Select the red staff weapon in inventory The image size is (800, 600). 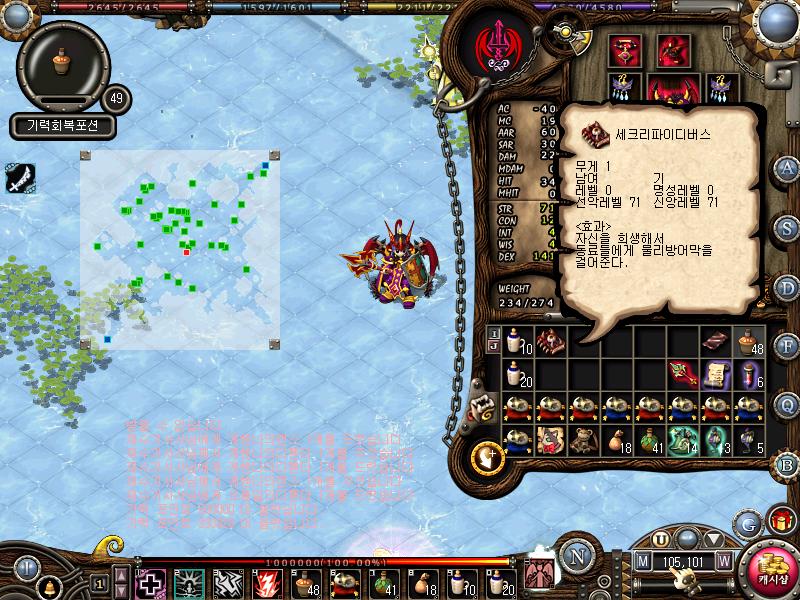683,374
